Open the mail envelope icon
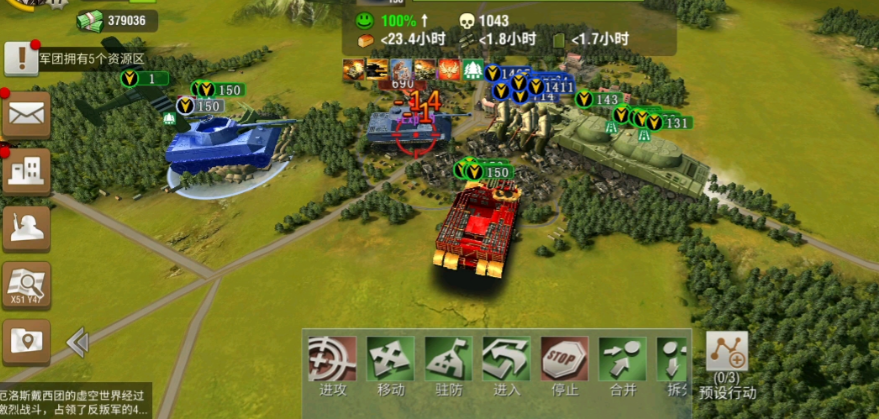879x419 pixels. 26,115
